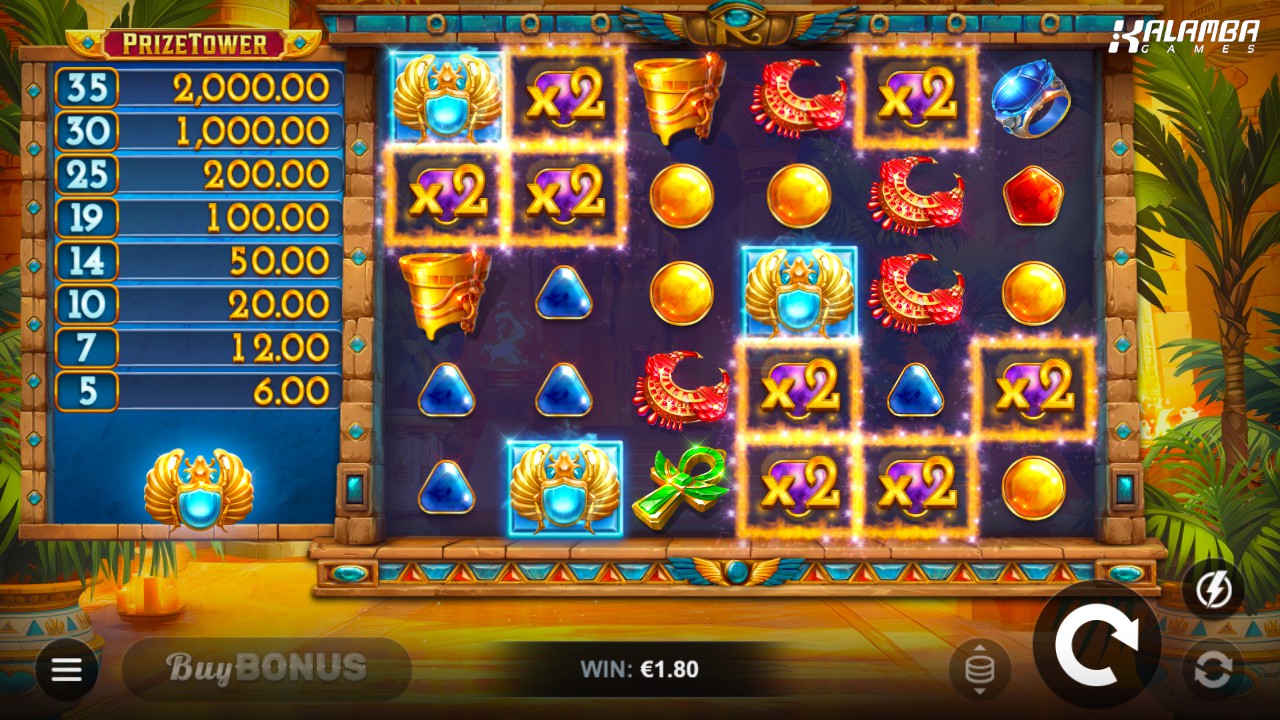Open the hamburger menu

67,669
